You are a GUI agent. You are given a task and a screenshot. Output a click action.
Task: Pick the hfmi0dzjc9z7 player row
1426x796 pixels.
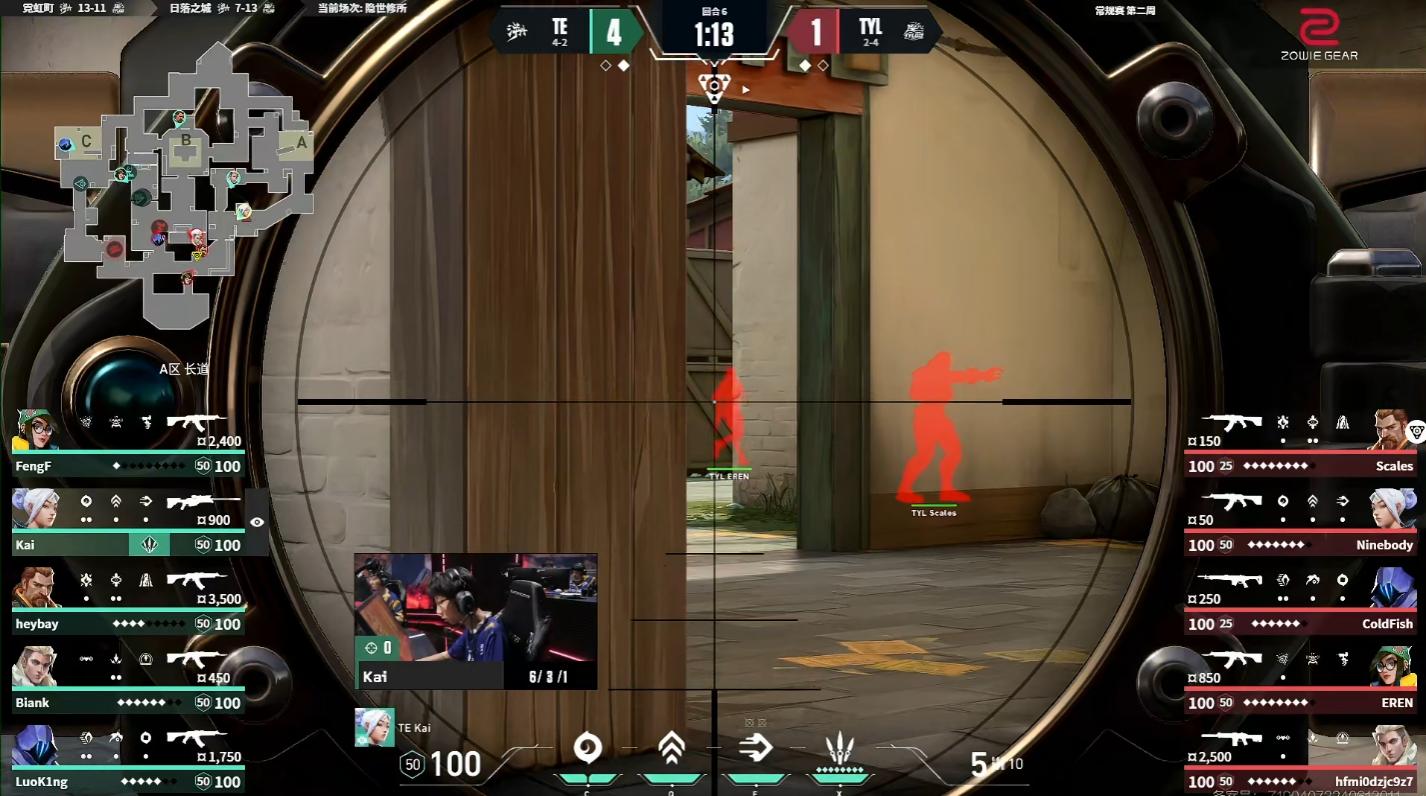point(1300,759)
